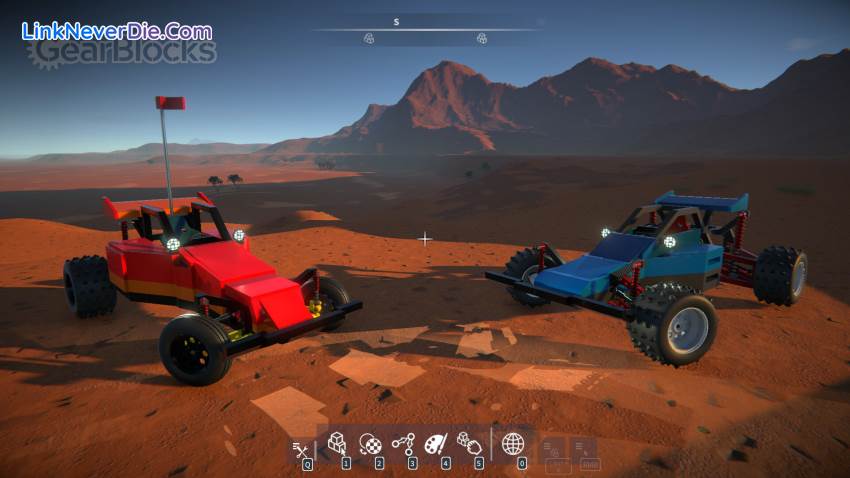Pick the paint palette tool
The height and width of the screenshot is (478, 850).
[x=436, y=443]
